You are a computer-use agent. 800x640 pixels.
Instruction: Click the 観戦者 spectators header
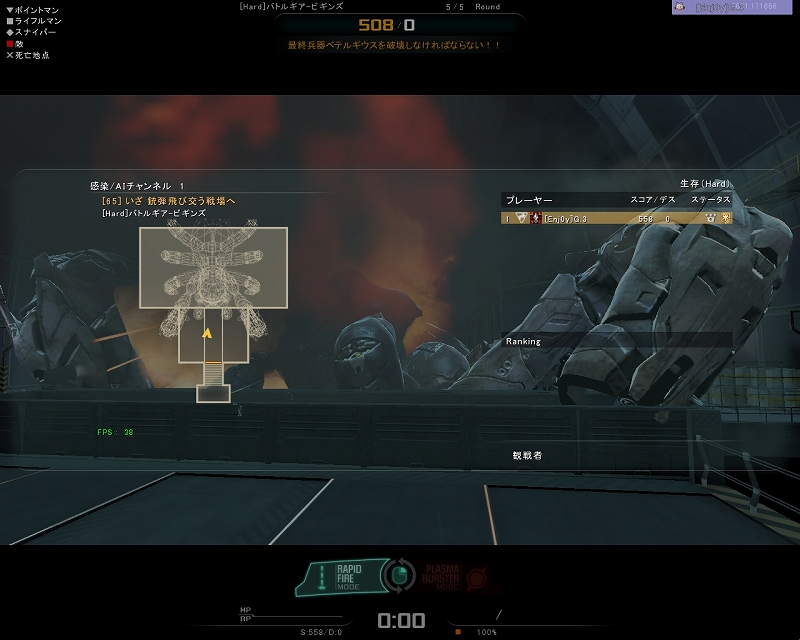coord(527,455)
